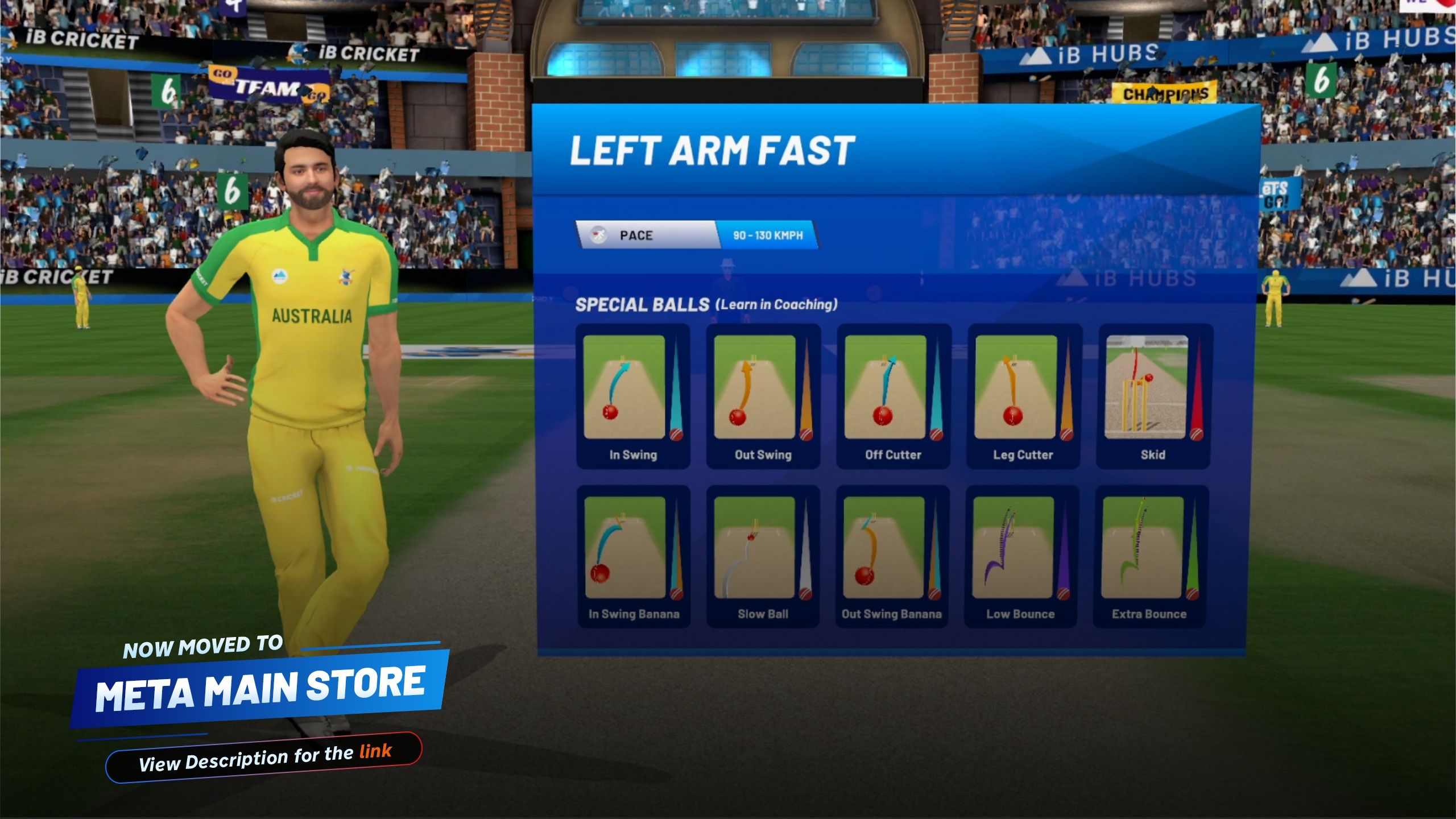The height and width of the screenshot is (819, 1456).
Task: Click the cricket ball icon beside PACE
Action: click(596, 234)
